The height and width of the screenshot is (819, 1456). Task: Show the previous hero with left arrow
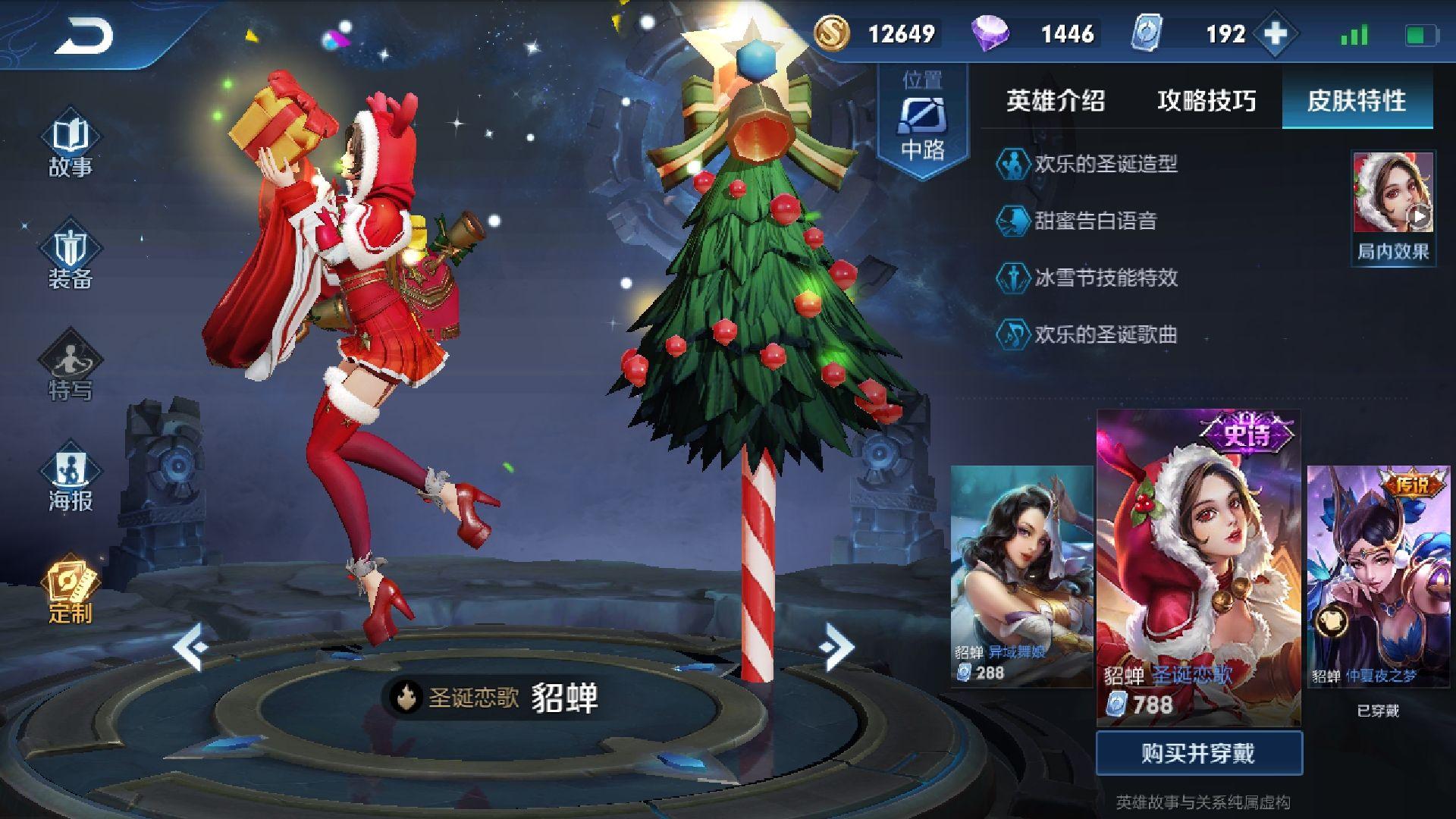190,647
